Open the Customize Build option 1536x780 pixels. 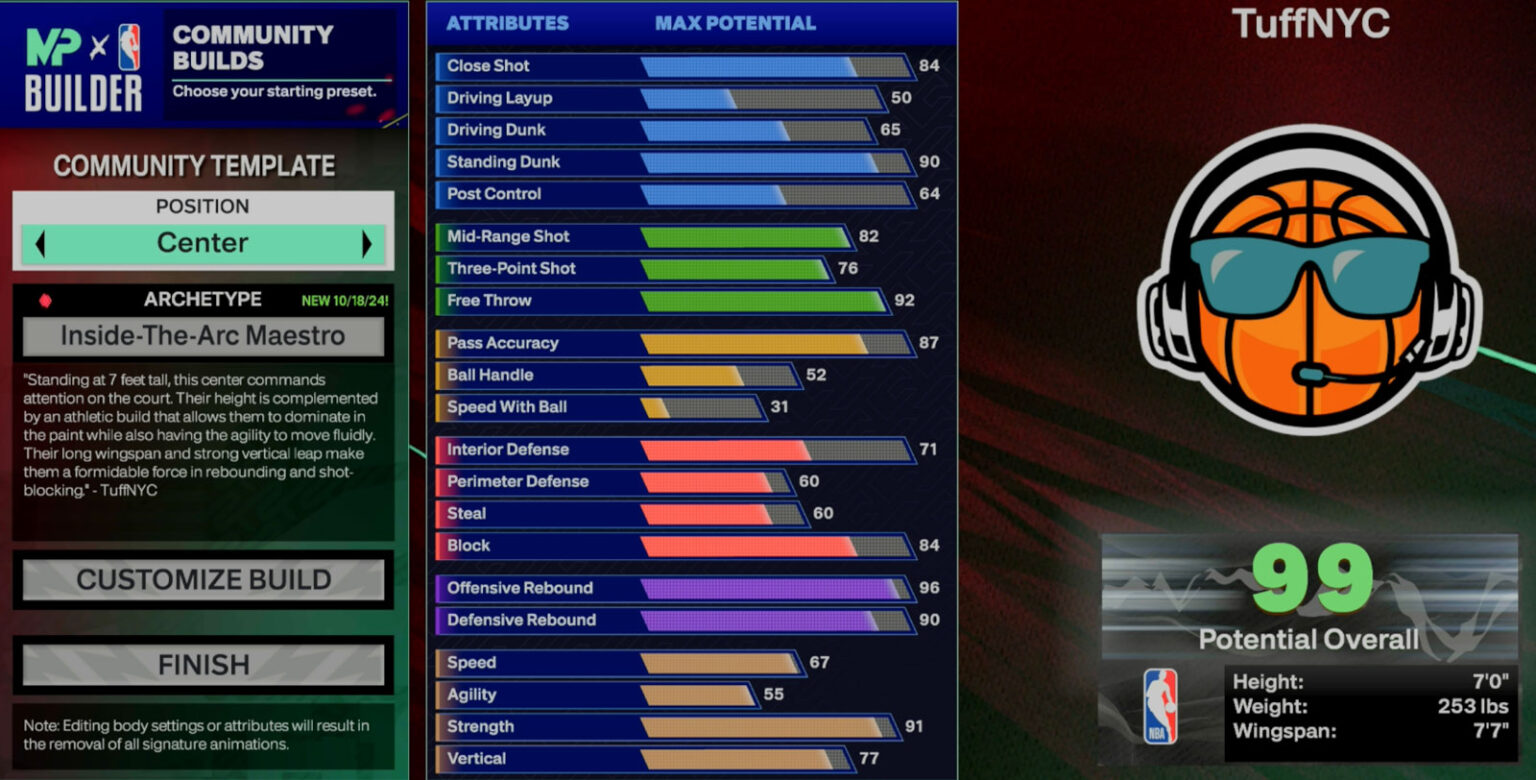[x=203, y=580]
